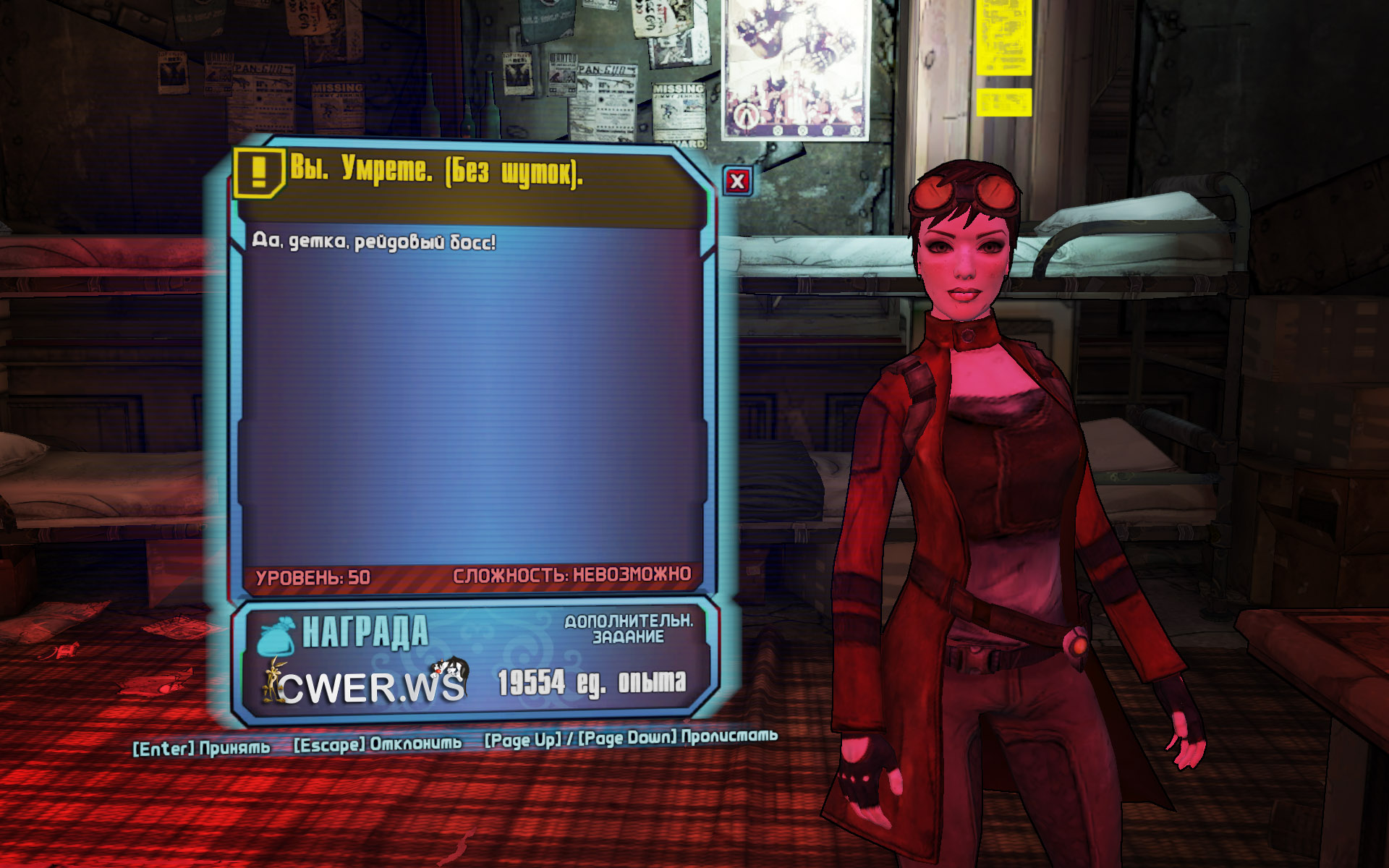Decline the mission via Отклонить
Viewport: 1389px width, 868px height.
point(378,744)
